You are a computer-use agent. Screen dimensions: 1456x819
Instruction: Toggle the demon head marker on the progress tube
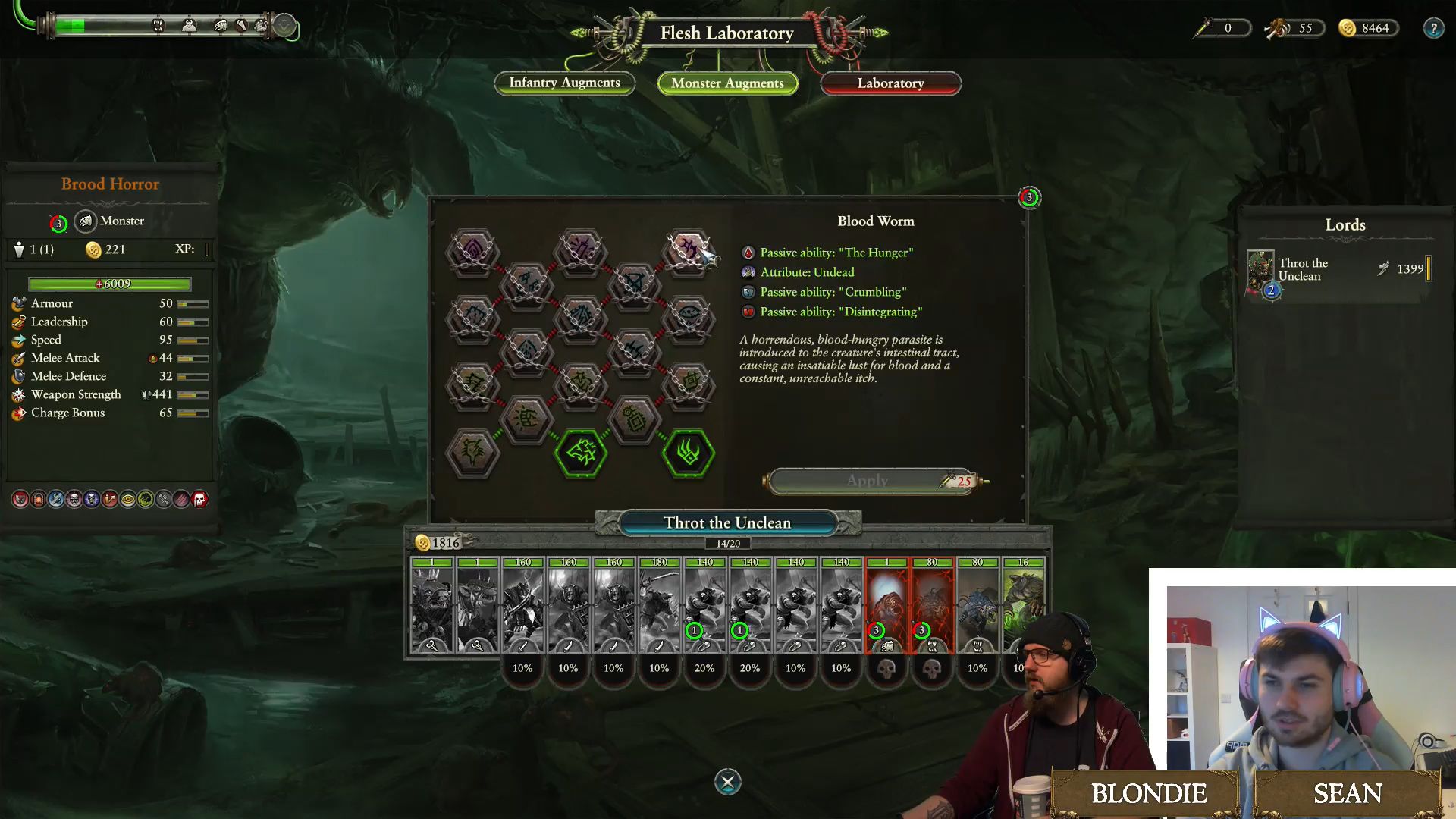(x=190, y=25)
